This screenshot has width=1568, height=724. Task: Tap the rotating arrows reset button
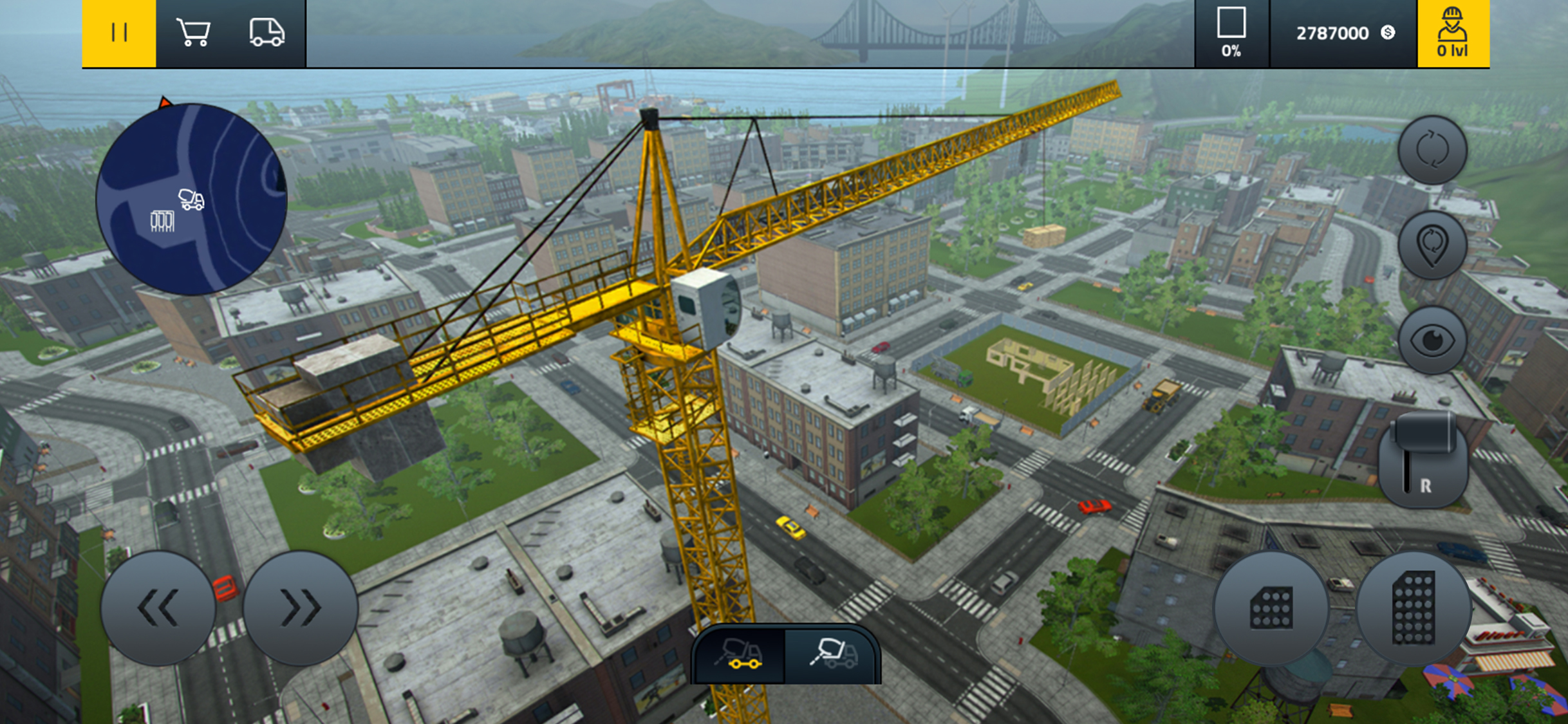click(1432, 150)
